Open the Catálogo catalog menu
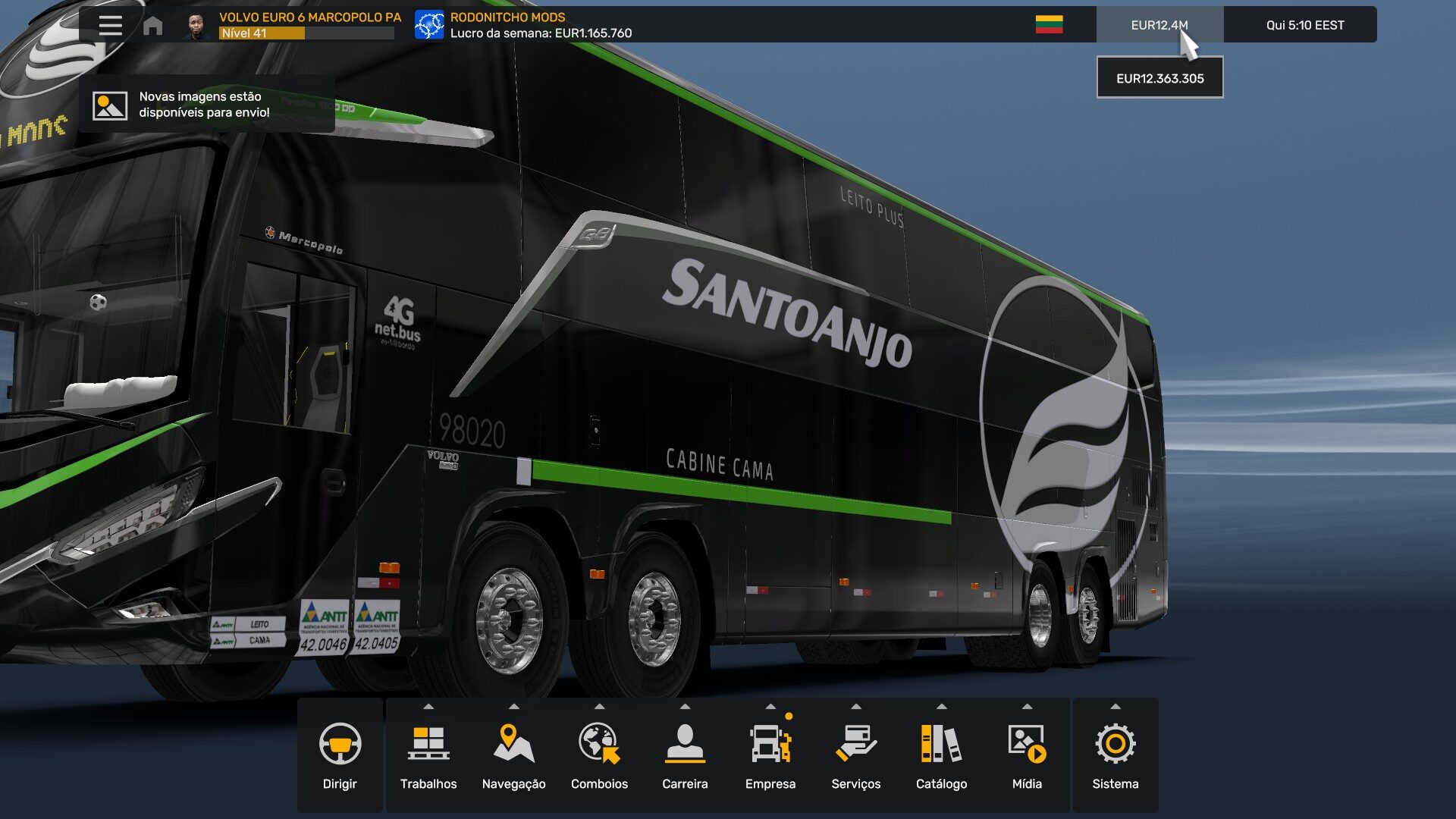1456x819 pixels. coord(941,755)
